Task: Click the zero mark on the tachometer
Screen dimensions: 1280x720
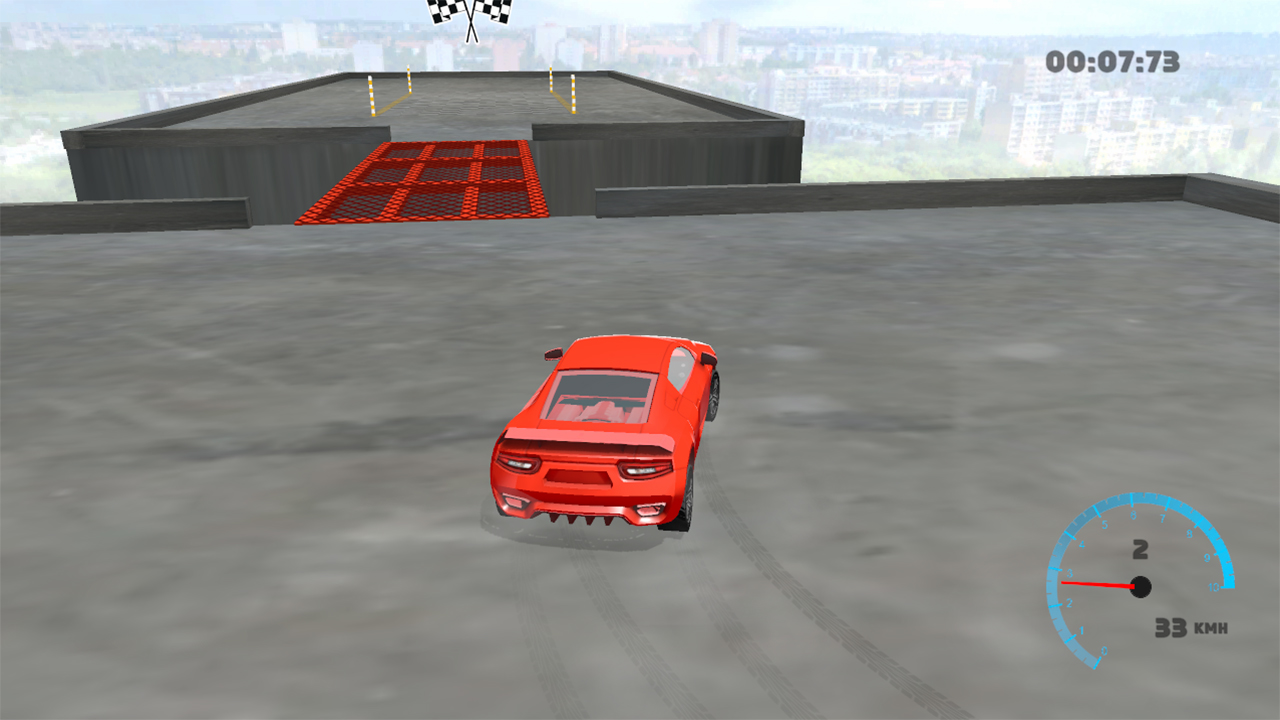Action: tap(1103, 649)
